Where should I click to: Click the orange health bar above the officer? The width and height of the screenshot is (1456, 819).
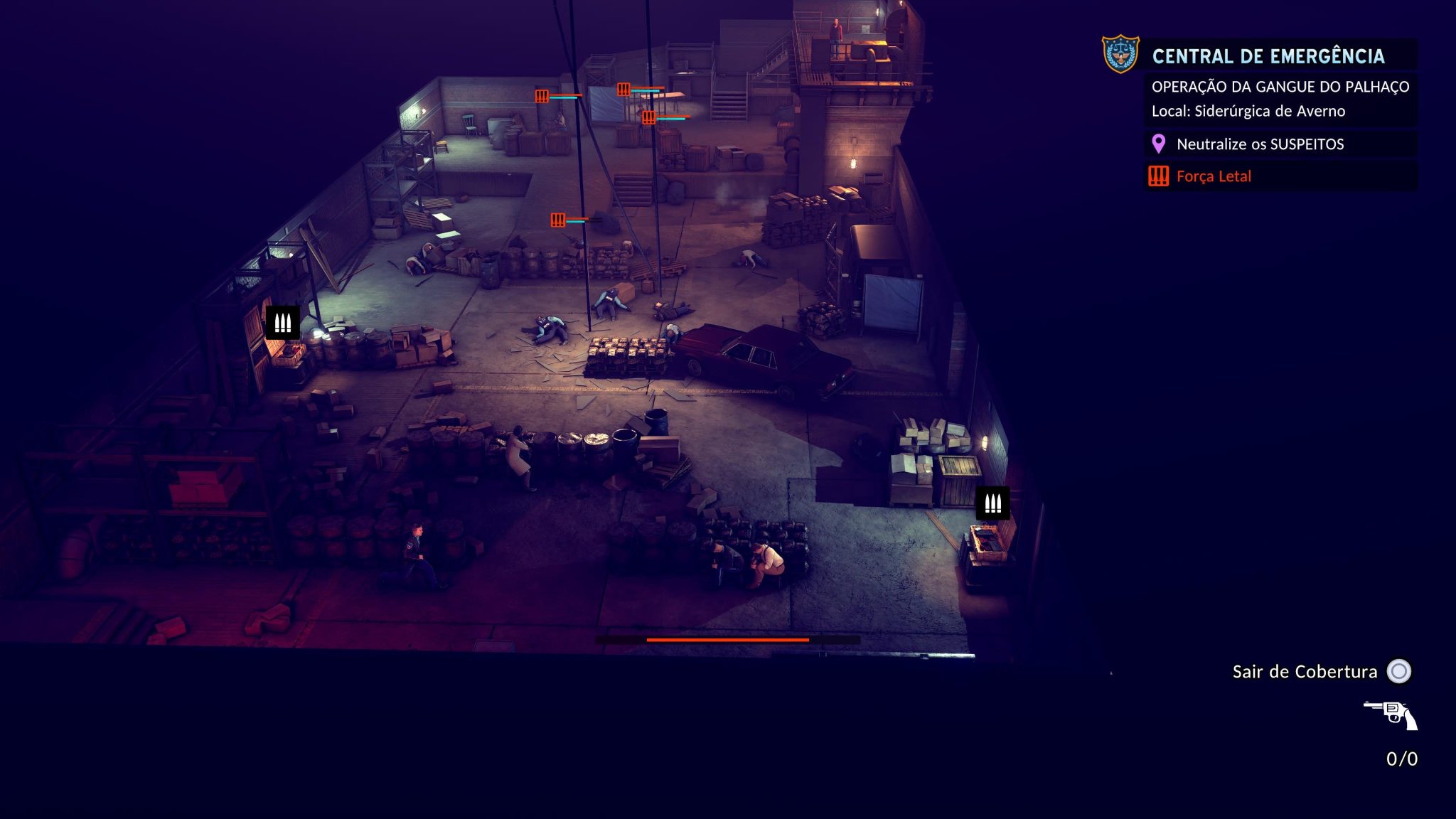coord(727,641)
